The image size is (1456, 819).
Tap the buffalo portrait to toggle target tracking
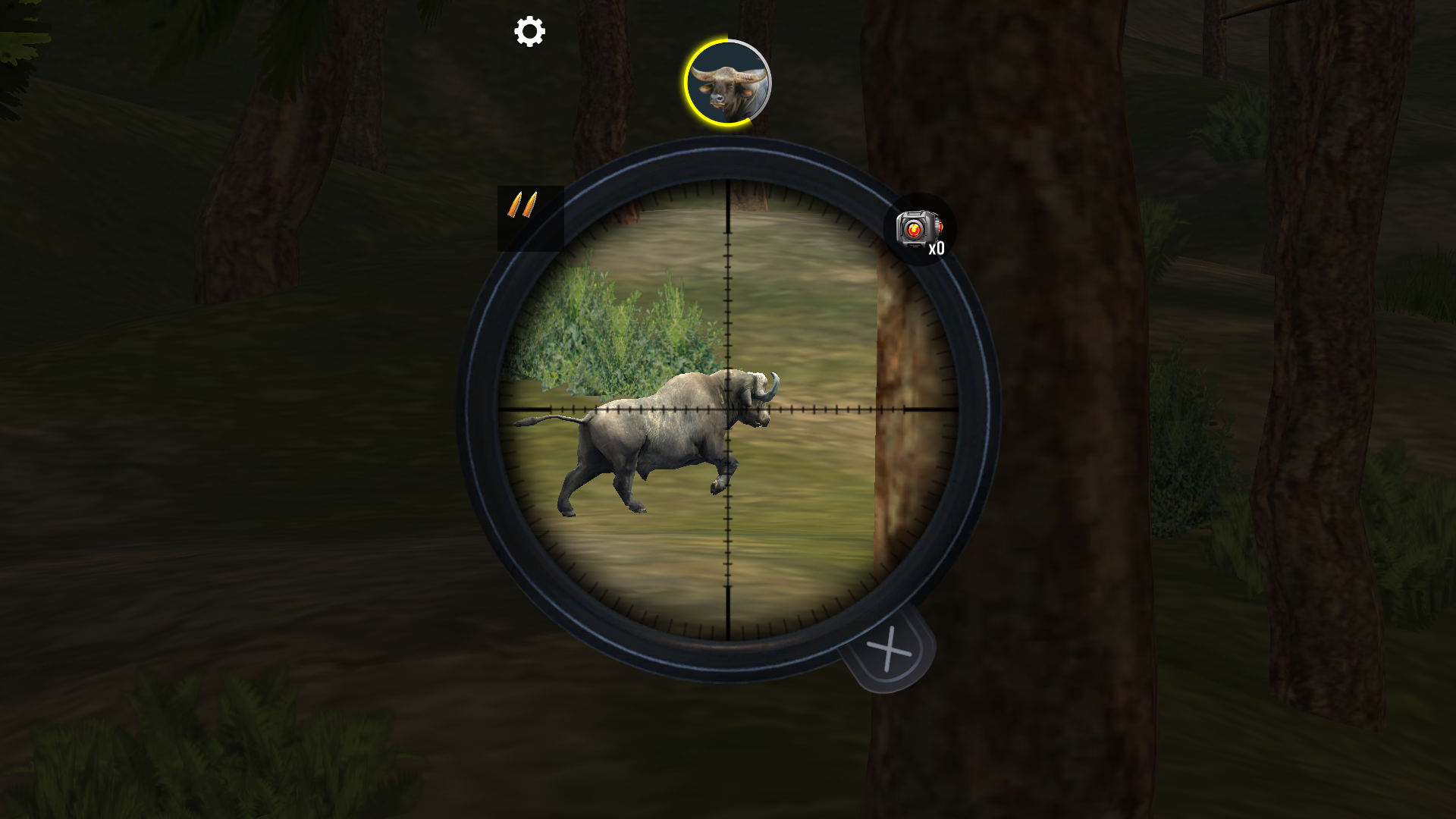tap(728, 82)
